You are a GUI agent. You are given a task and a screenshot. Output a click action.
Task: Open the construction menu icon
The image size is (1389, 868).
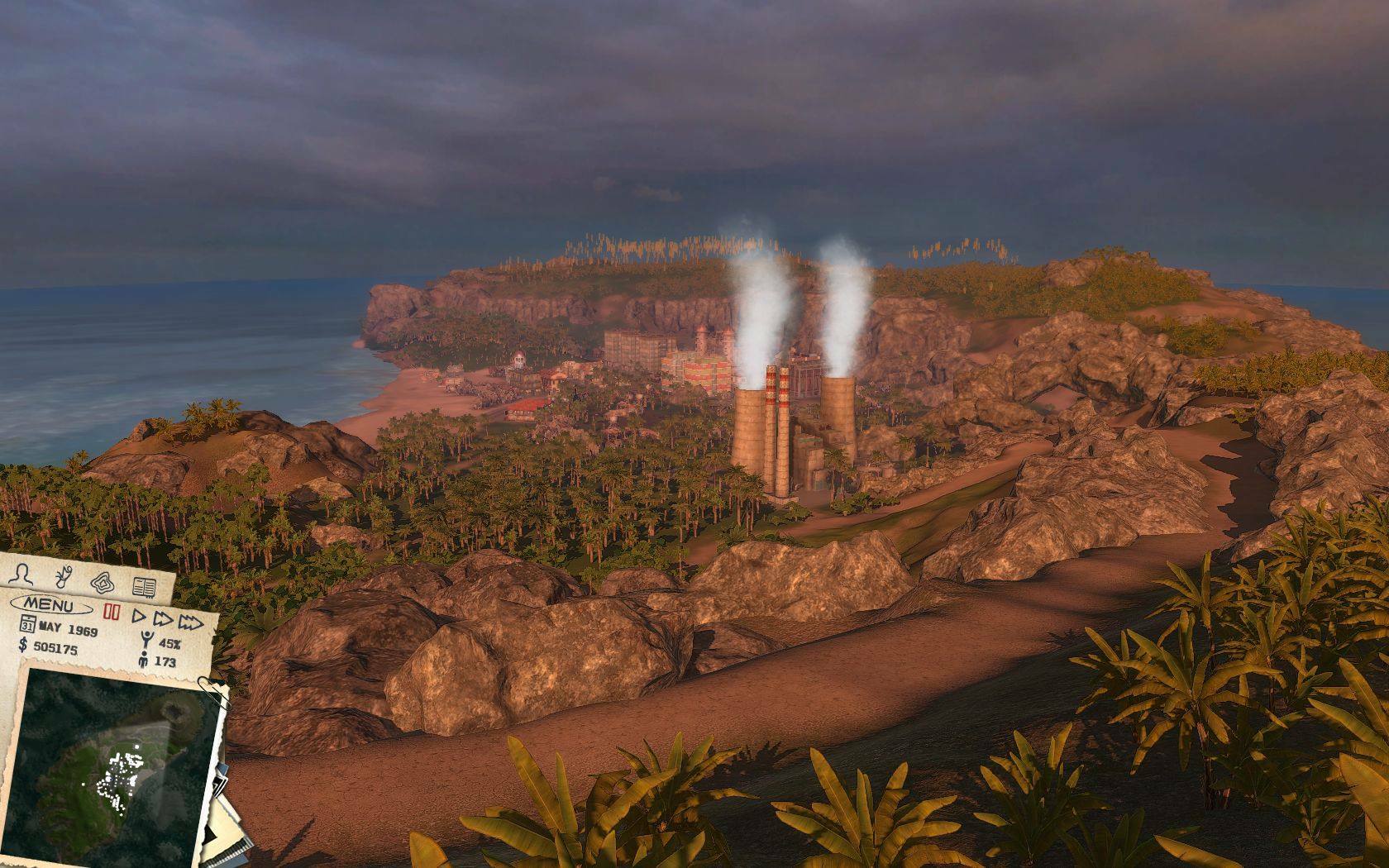click(x=103, y=581)
